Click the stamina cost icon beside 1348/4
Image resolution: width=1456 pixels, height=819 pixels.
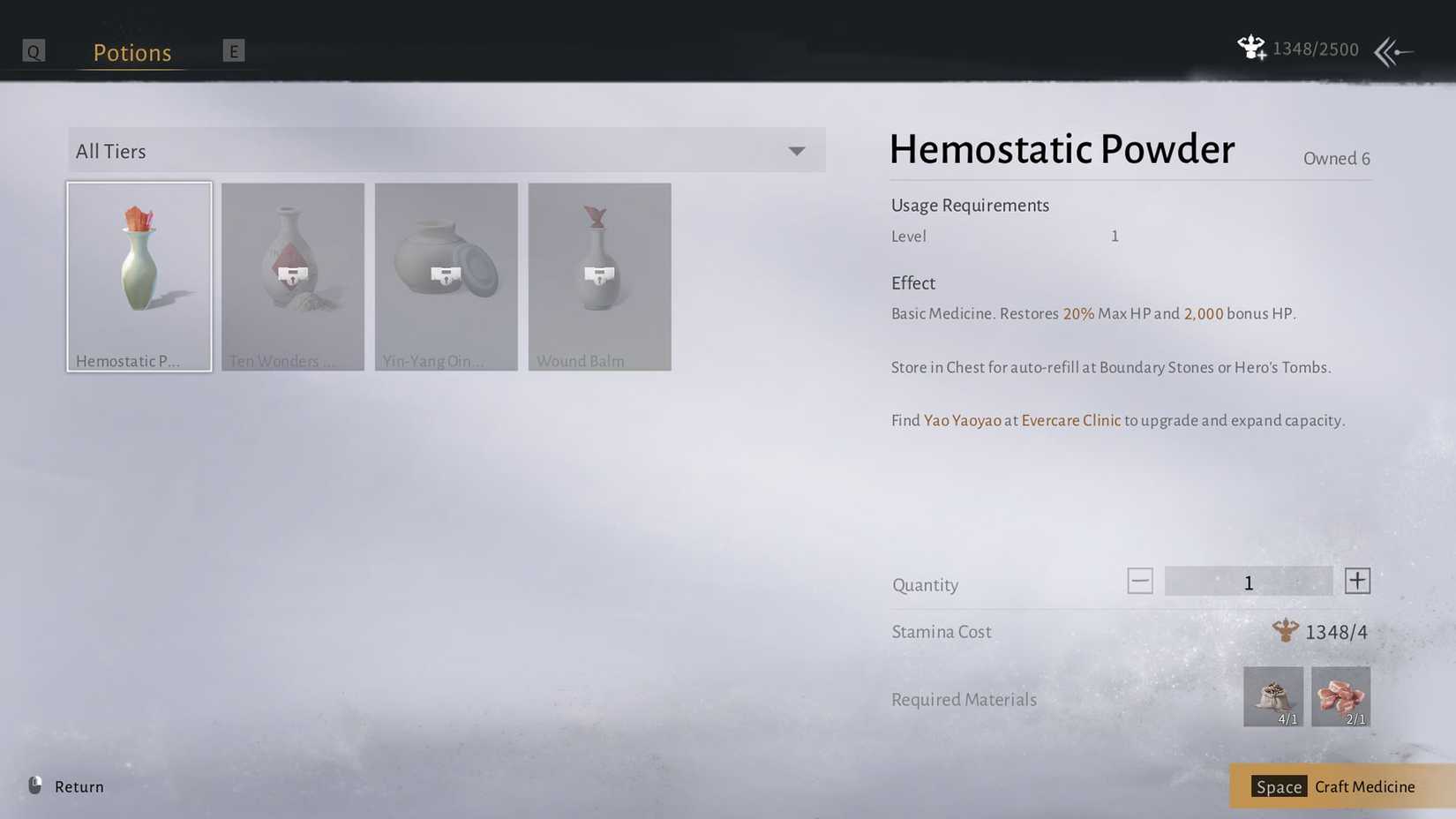1287,630
